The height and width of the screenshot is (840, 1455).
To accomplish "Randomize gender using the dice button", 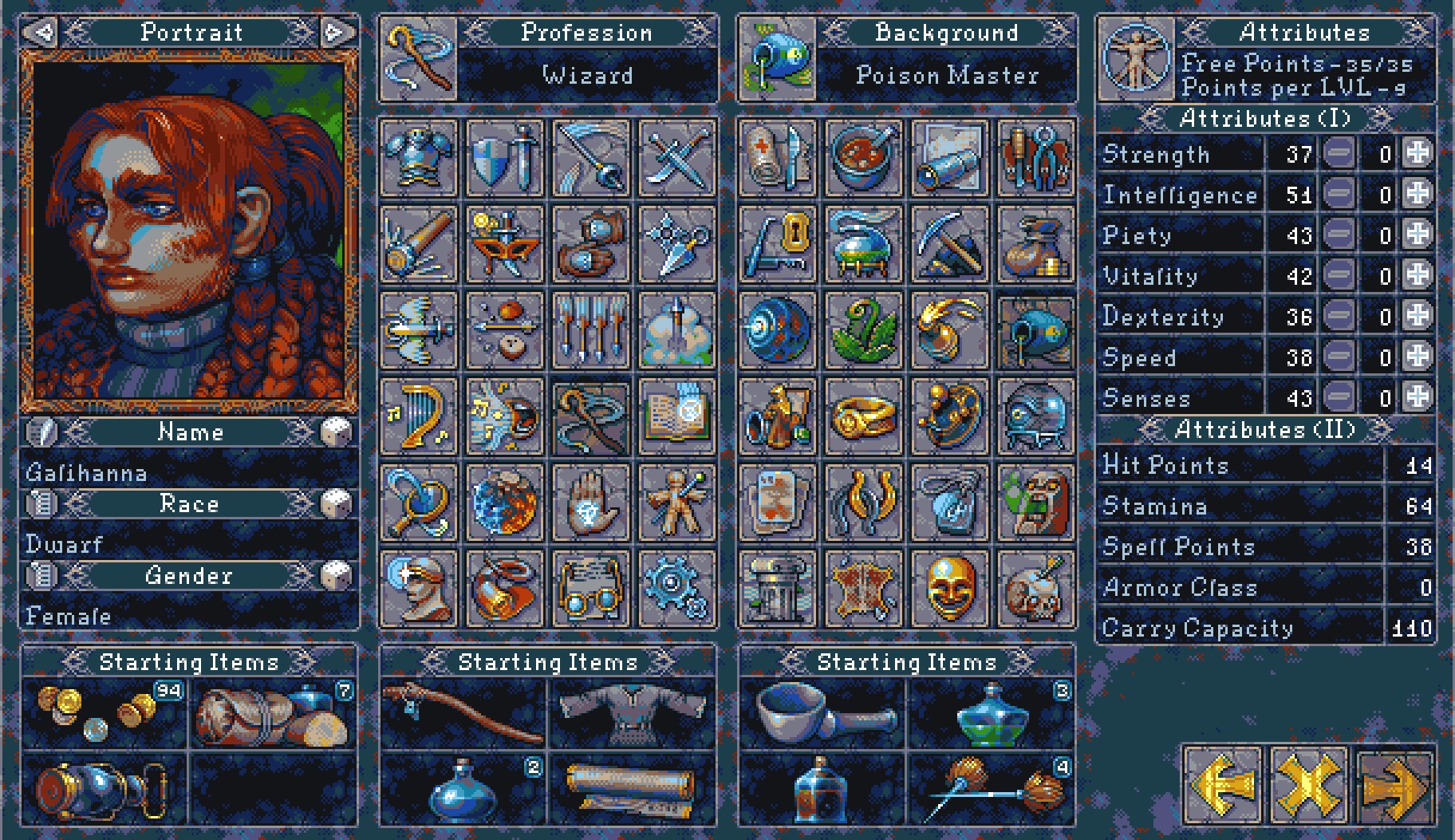I will 336,575.
